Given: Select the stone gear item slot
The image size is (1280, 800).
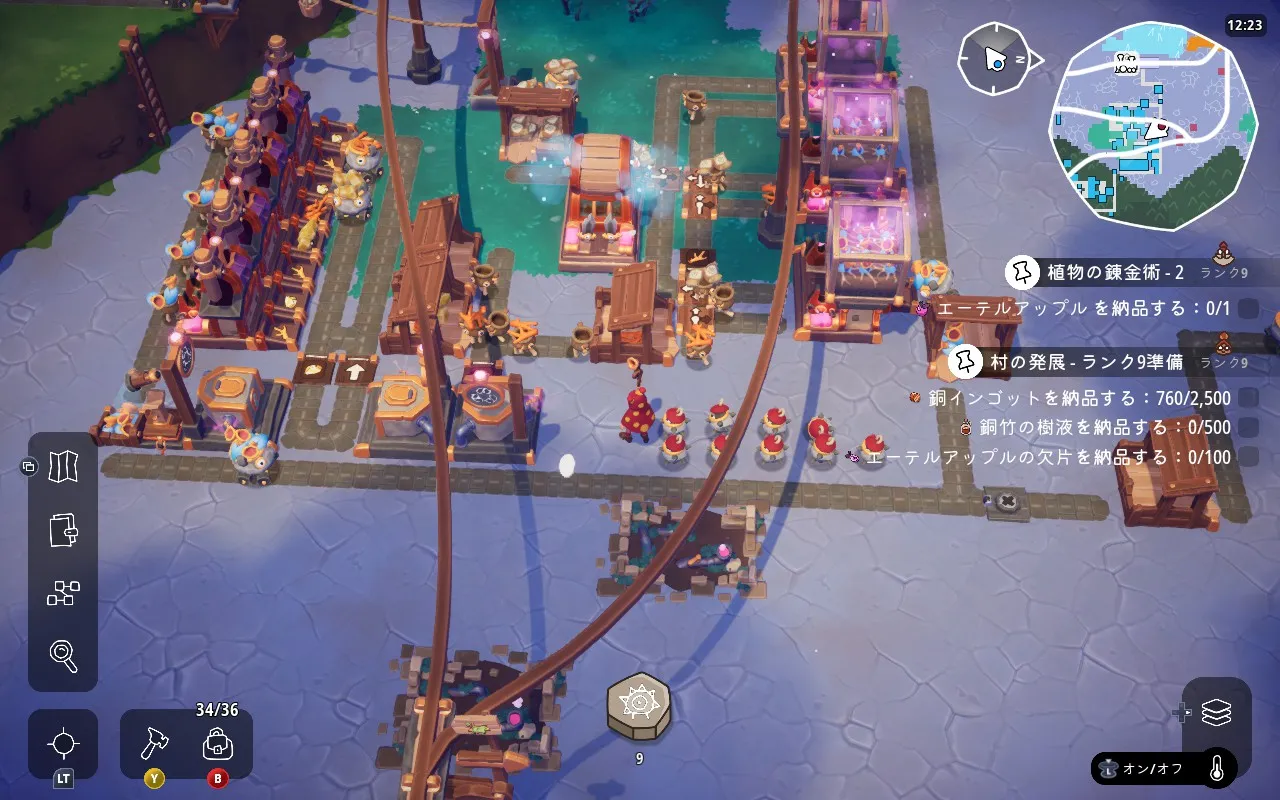Looking at the screenshot, I should click(639, 708).
